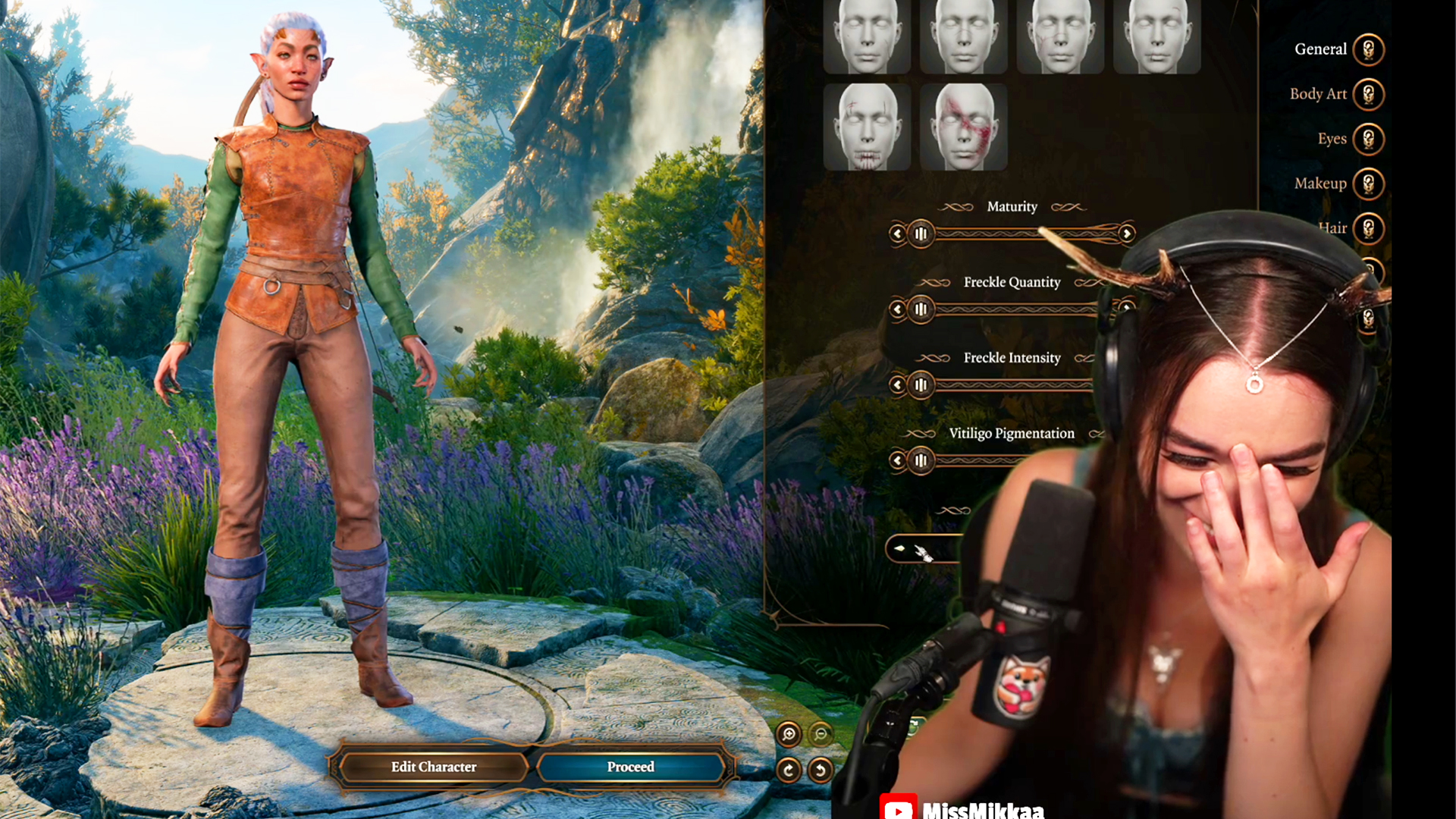Click the YouTube channel icon
Image resolution: width=1456 pixels, height=819 pixels.
point(899,809)
